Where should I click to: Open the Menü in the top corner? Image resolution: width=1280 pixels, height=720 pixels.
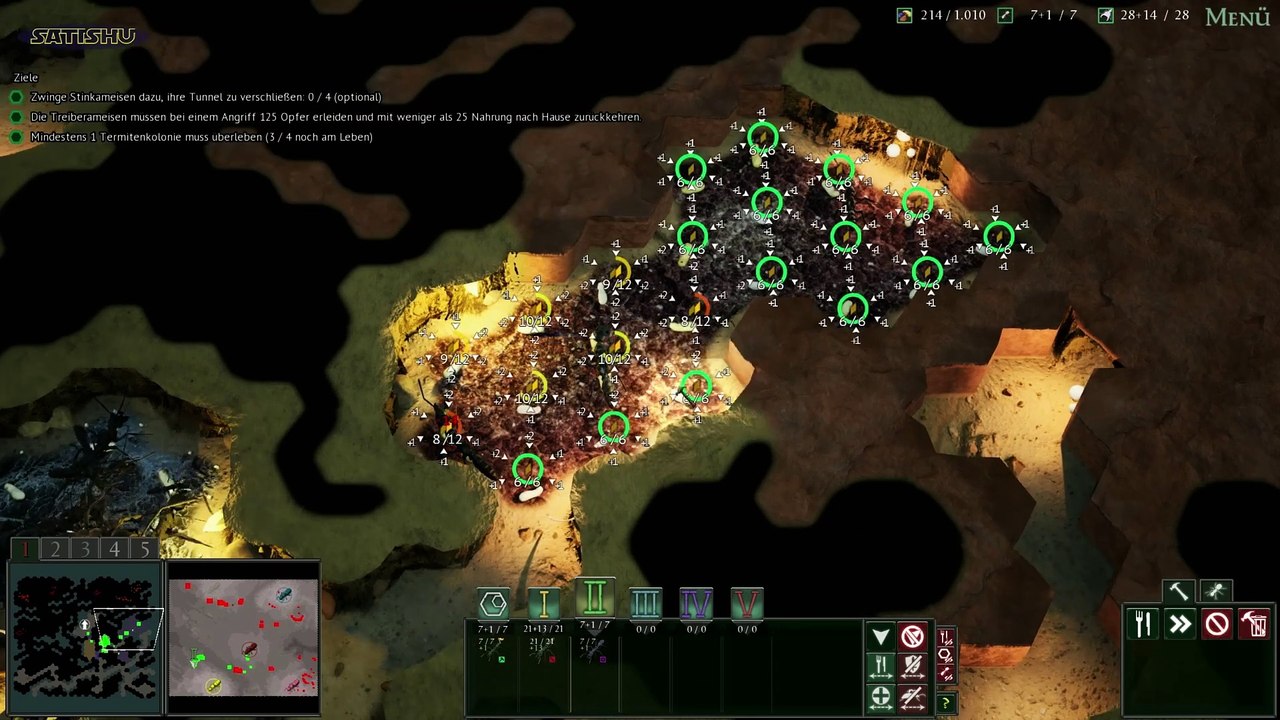[x=1237, y=17]
